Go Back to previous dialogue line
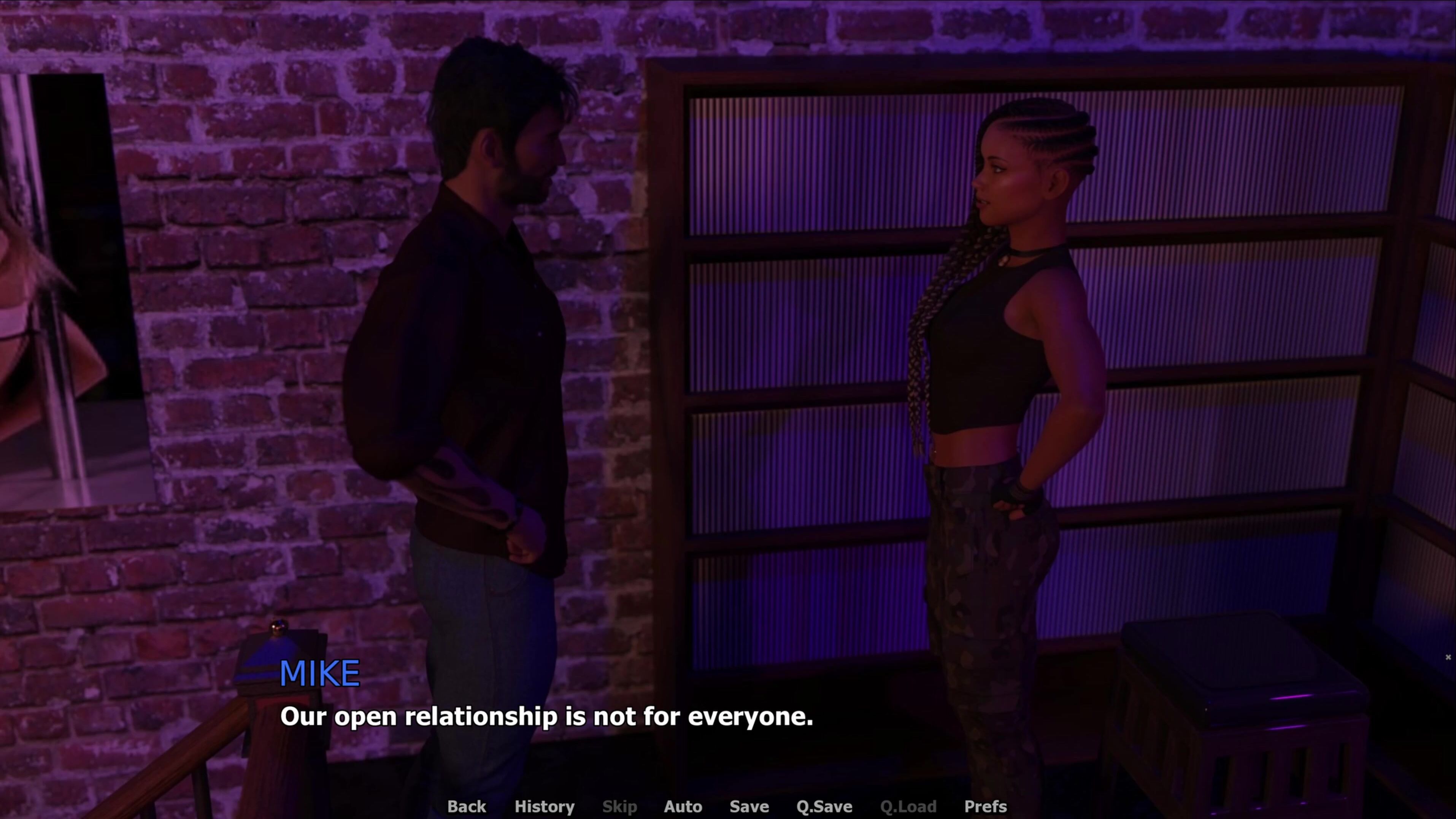This screenshot has width=1456, height=819. (x=466, y=806)
